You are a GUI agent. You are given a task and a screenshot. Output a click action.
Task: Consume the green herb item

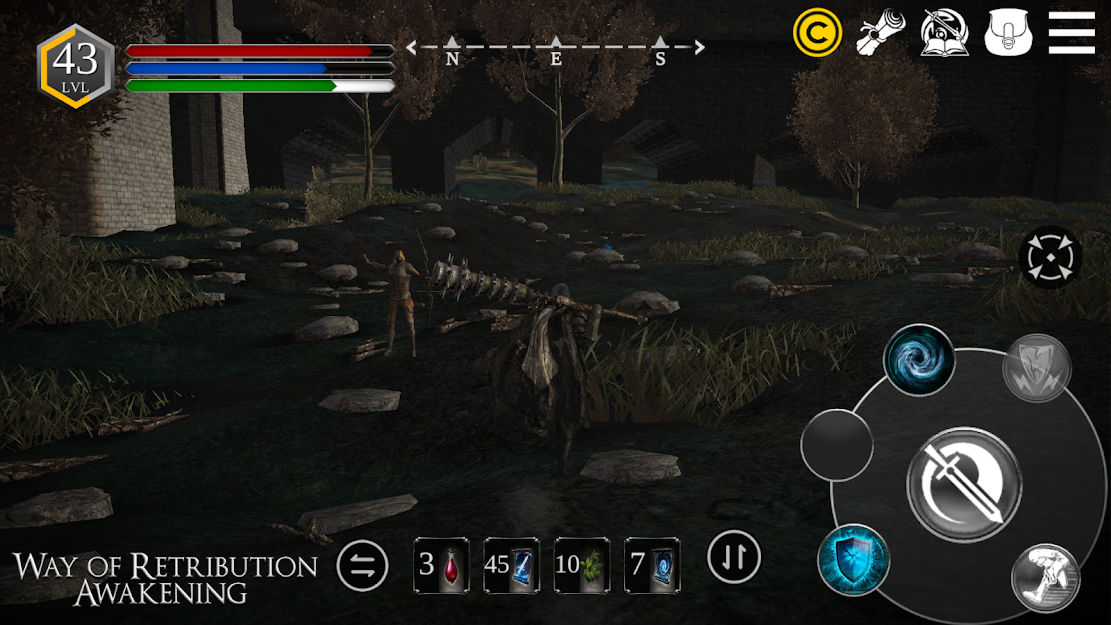click(x=582, y=566)
